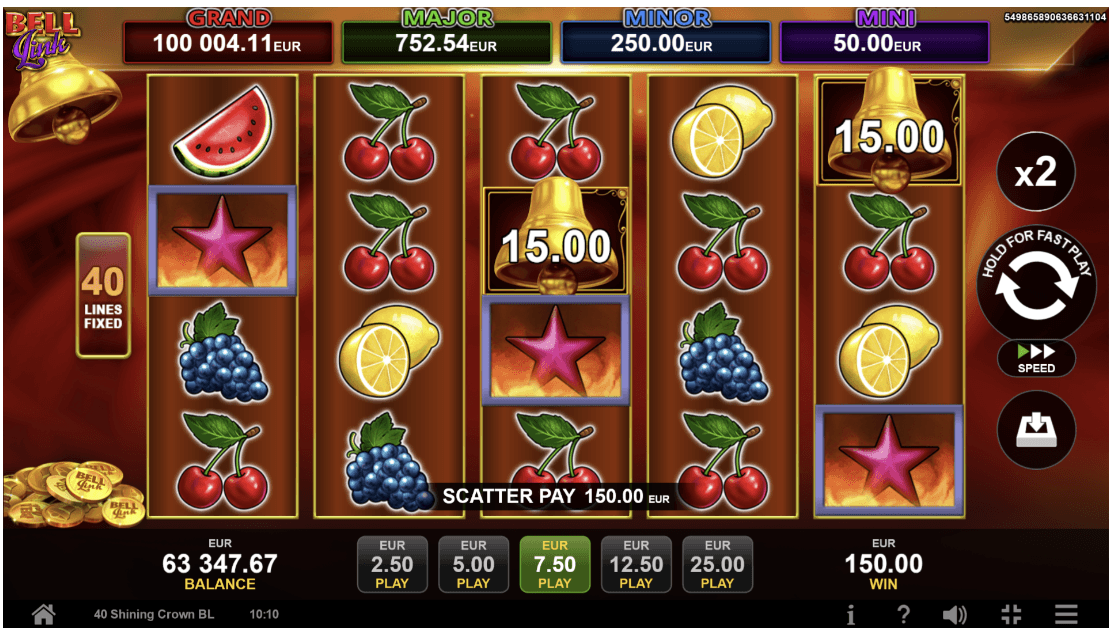Image resolution: width=1111 pixels, height=628 pixels.
Task: Choose the 5.00 EUR play bet
Action: coord(473,565)
